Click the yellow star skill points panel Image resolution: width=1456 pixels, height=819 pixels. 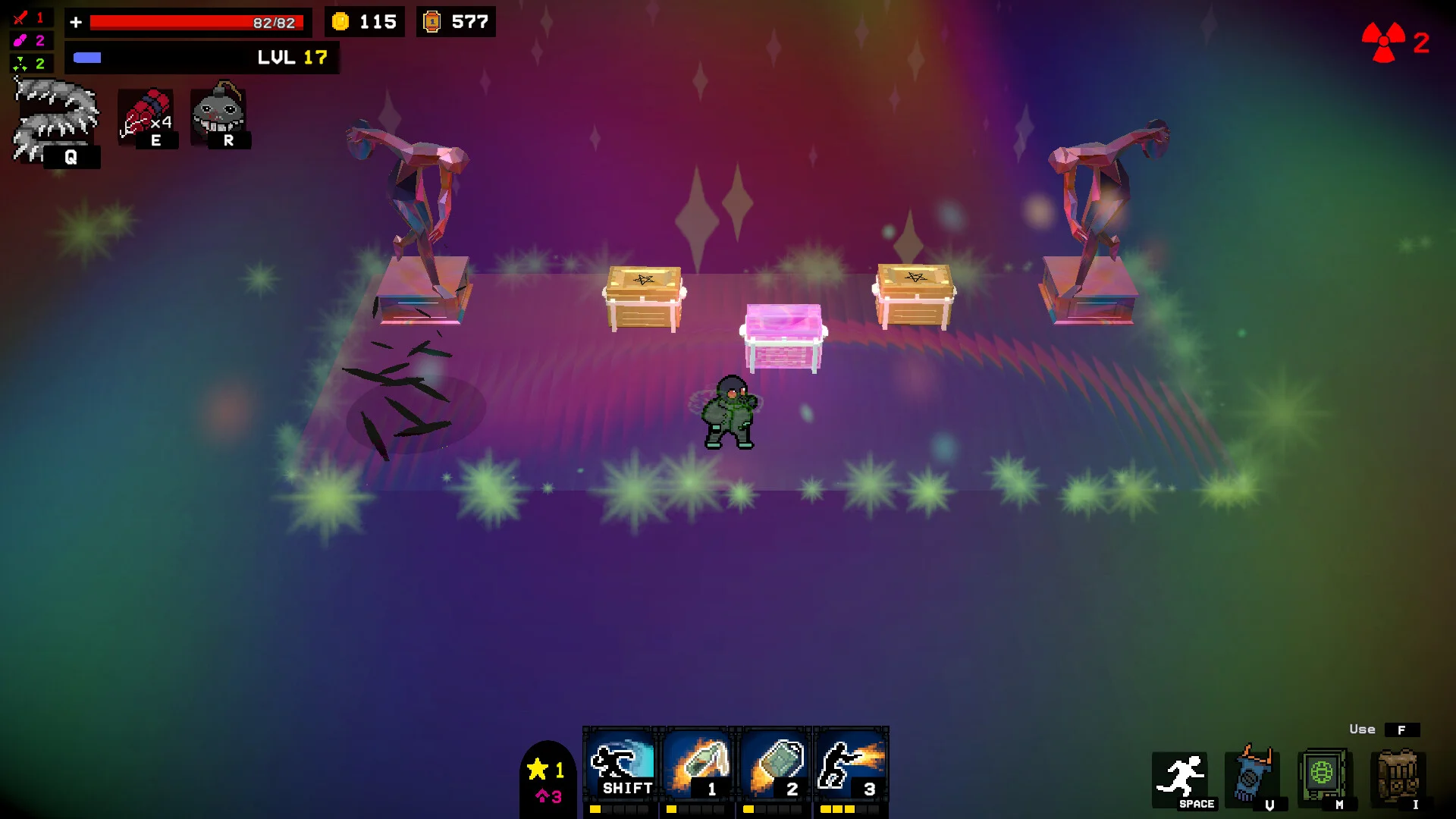click(x=548, y=780)
